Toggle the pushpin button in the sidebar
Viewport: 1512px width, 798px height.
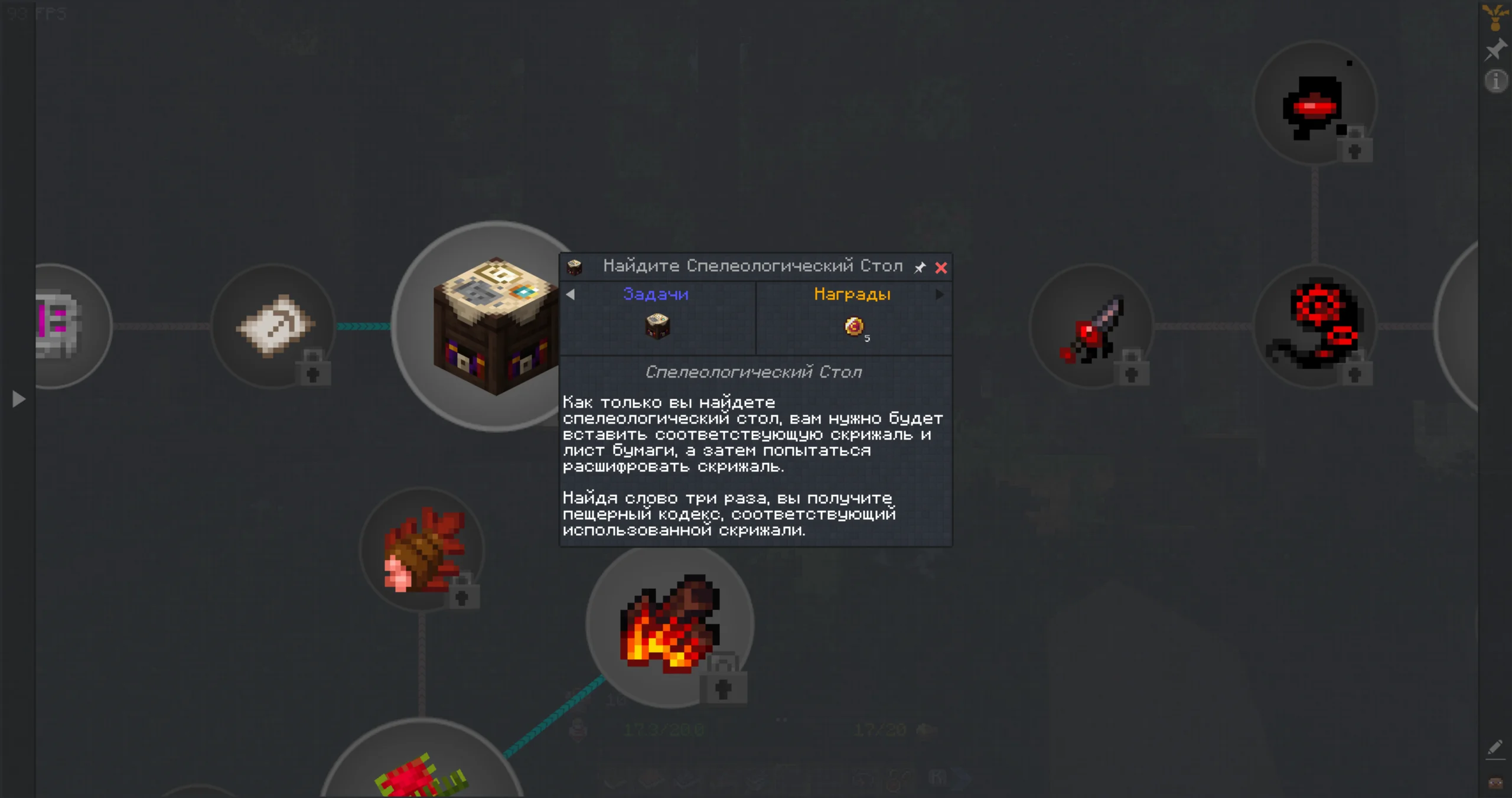[x=1495, y=50]
